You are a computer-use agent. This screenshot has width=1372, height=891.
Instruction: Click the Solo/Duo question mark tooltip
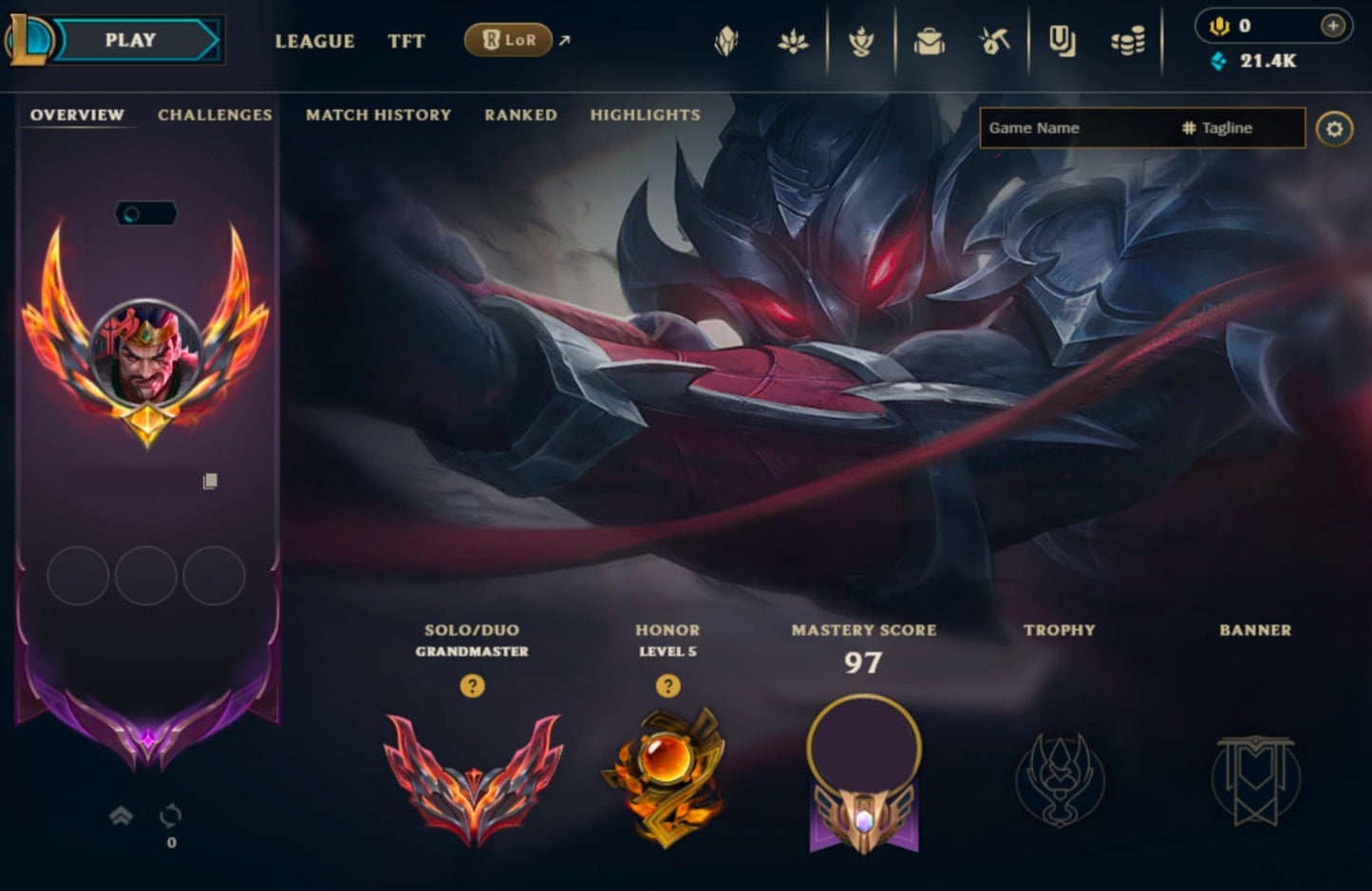pyautogui.click(x=474, y=684)
